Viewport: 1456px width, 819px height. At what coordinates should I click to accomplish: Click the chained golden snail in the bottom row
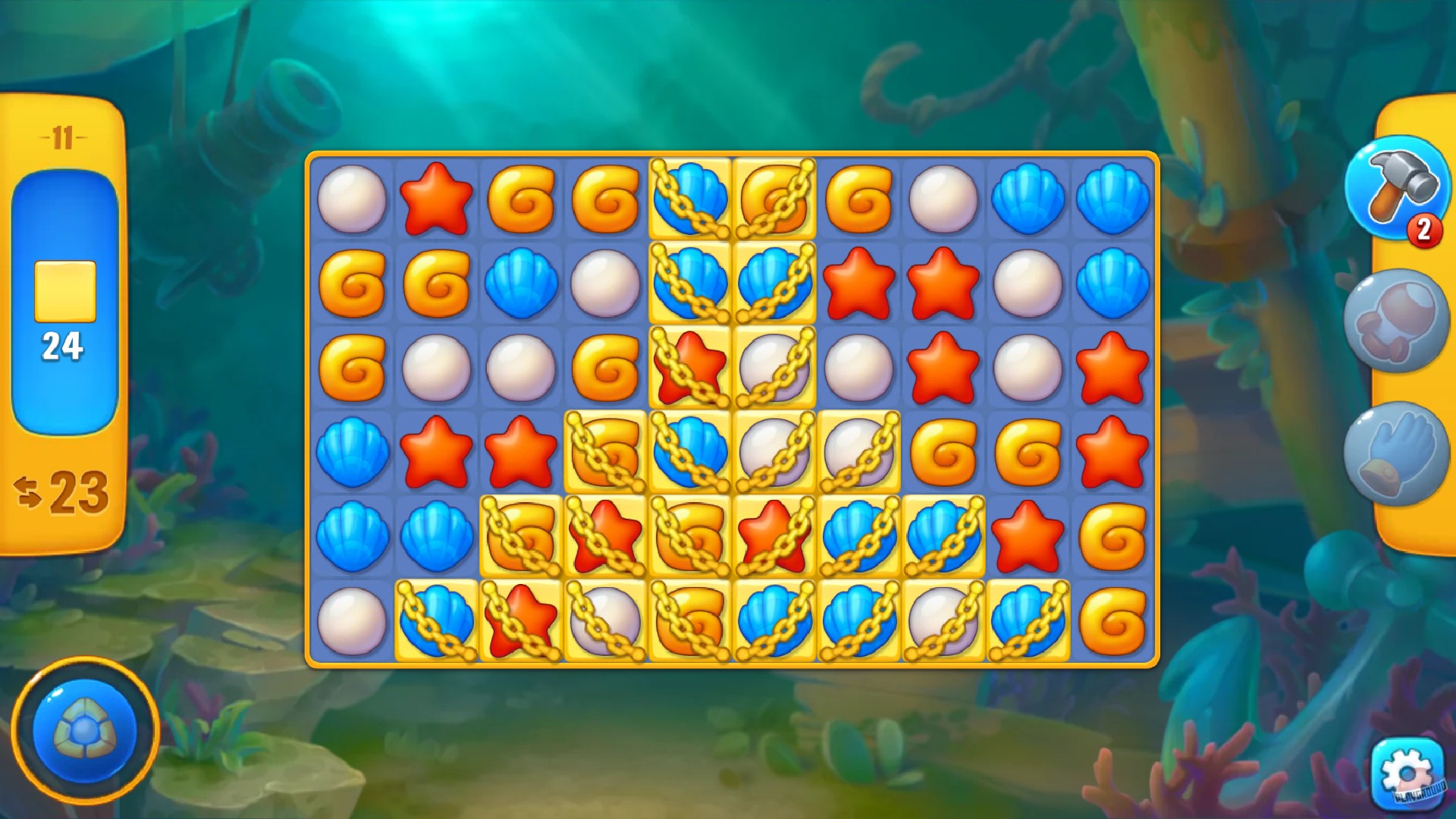[690, 618]
